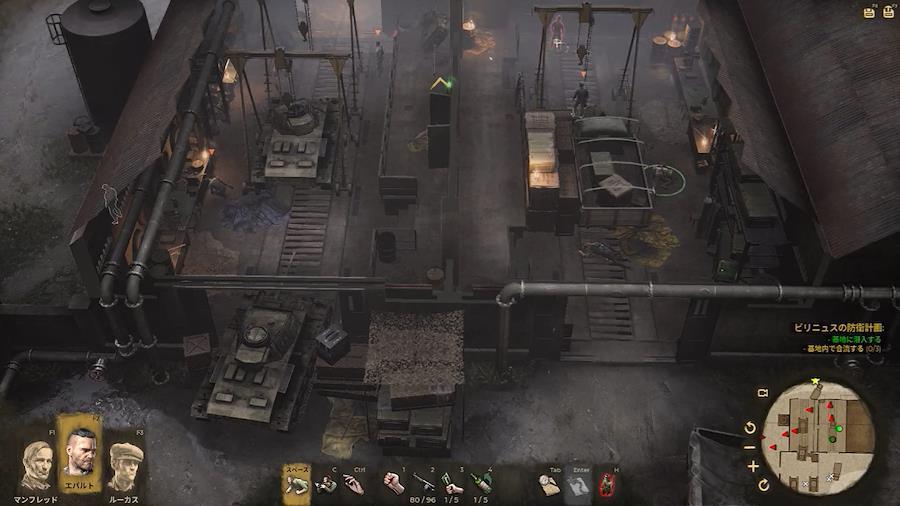Screen dimensions: 900x506
Task: Use the open hand interact action
Action: click(x=353, y=484)
